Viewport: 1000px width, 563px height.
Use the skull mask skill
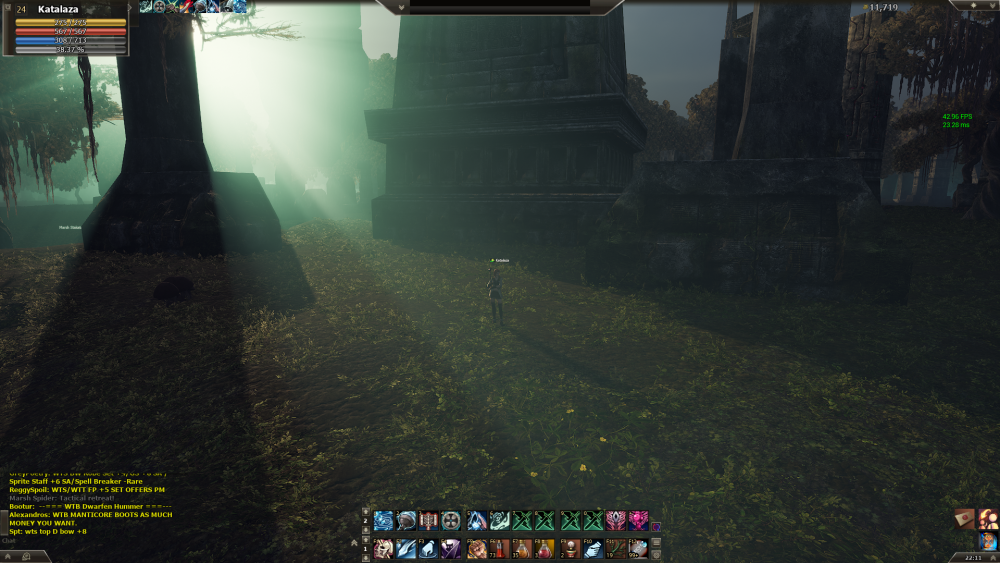tap(383, 548)
